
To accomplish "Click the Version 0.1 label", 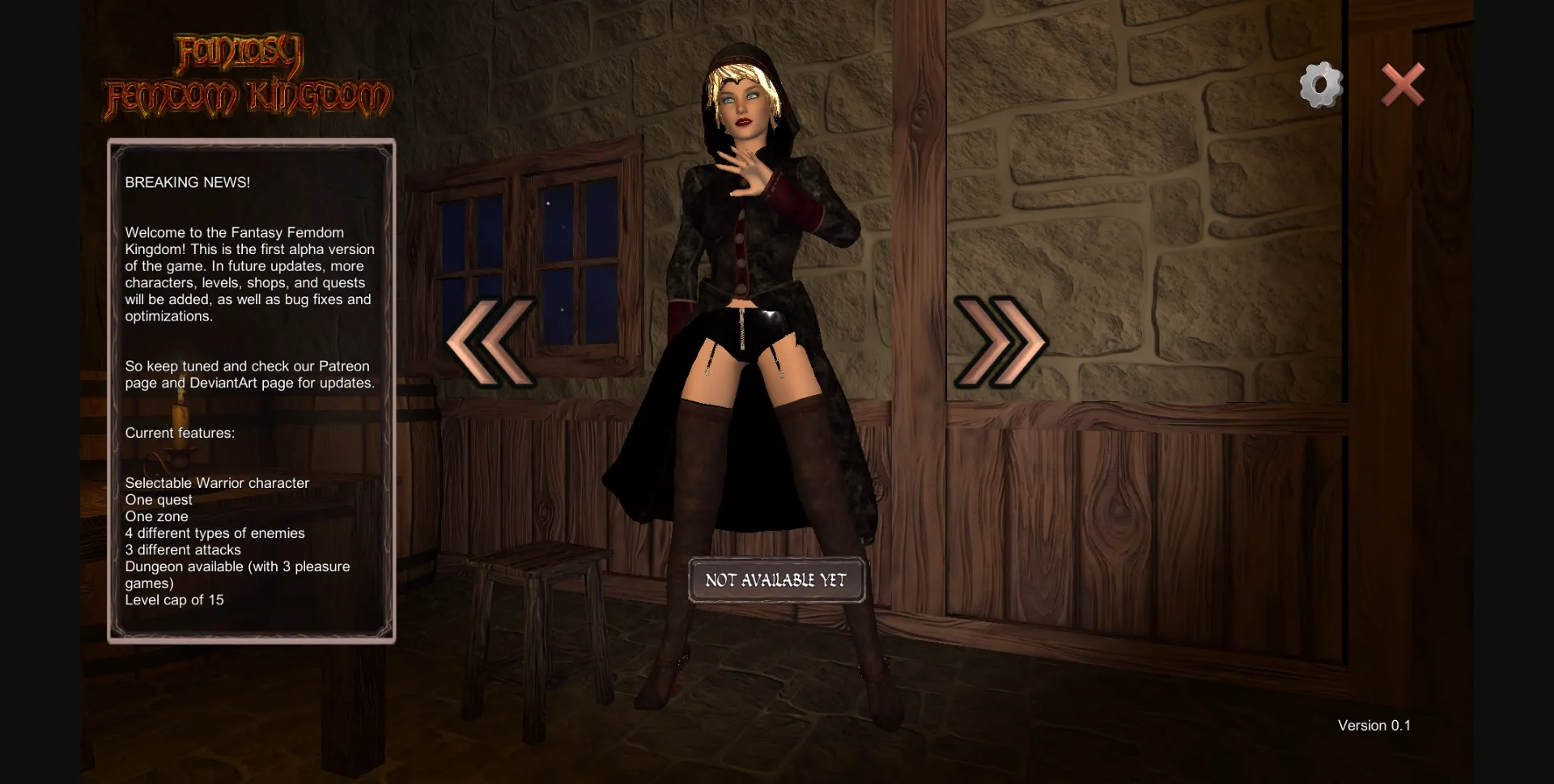I will tap(1374, 725).
